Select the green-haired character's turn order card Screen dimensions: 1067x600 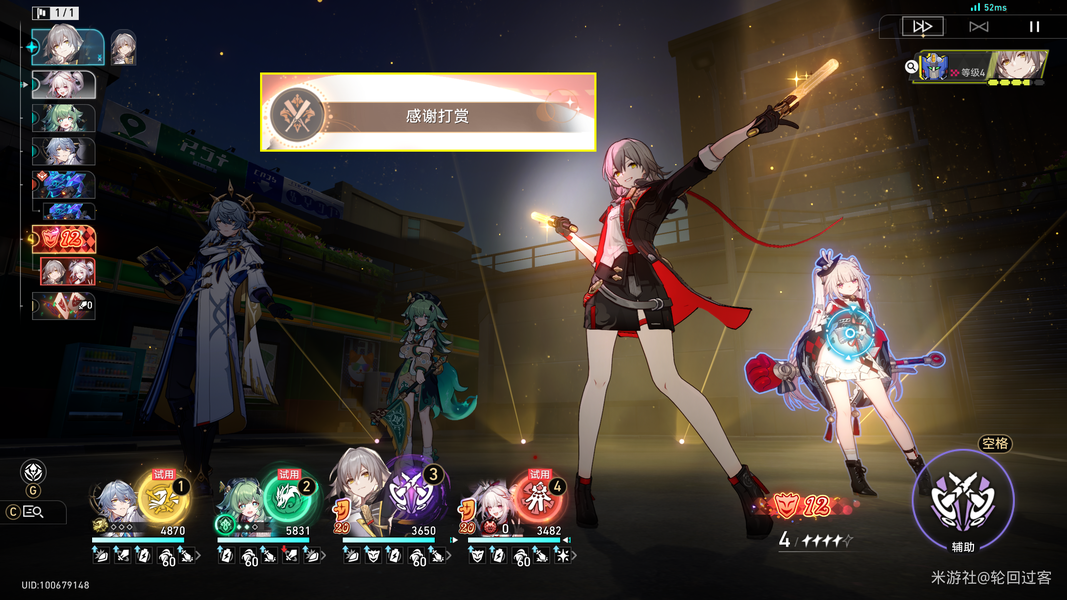[66, 118]
